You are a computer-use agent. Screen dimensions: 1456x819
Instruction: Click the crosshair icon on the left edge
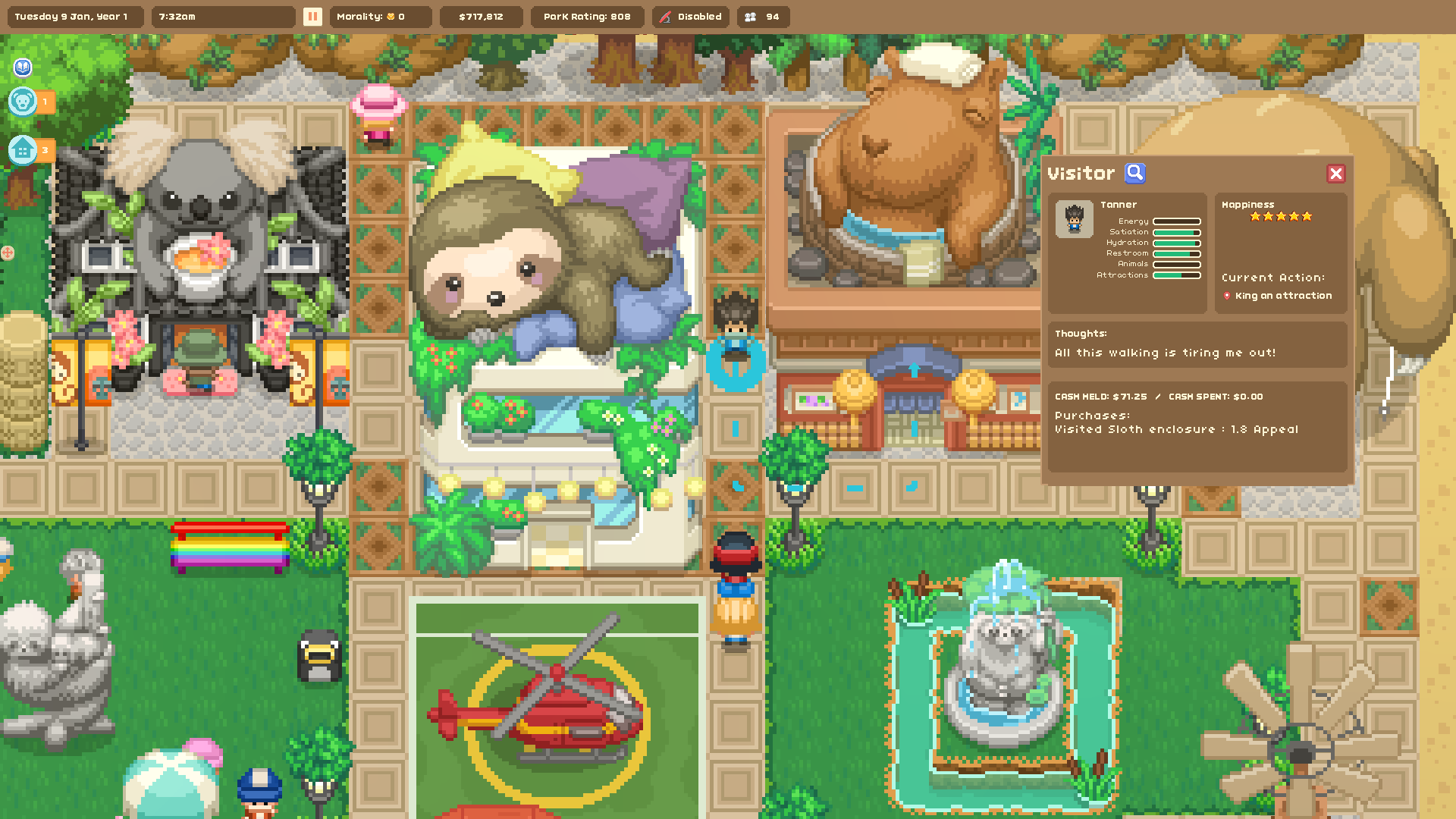pos(6,252)
